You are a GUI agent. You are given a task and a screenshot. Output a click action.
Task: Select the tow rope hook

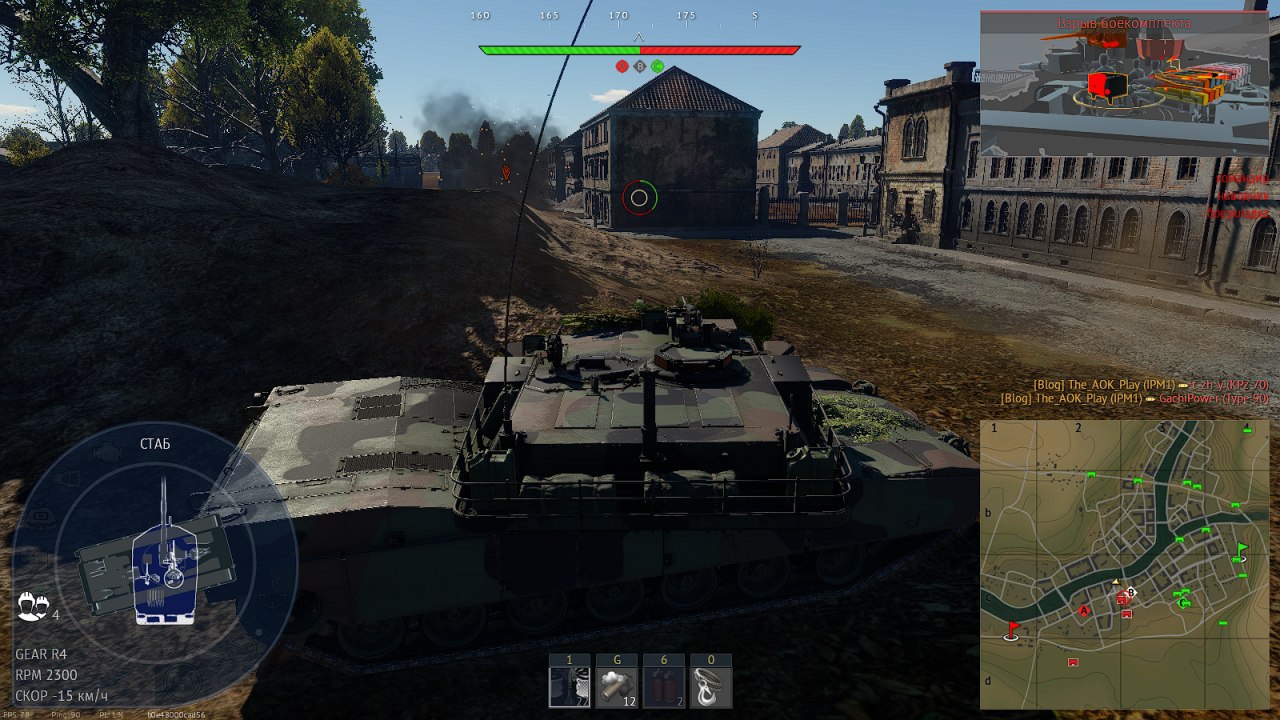710,688
